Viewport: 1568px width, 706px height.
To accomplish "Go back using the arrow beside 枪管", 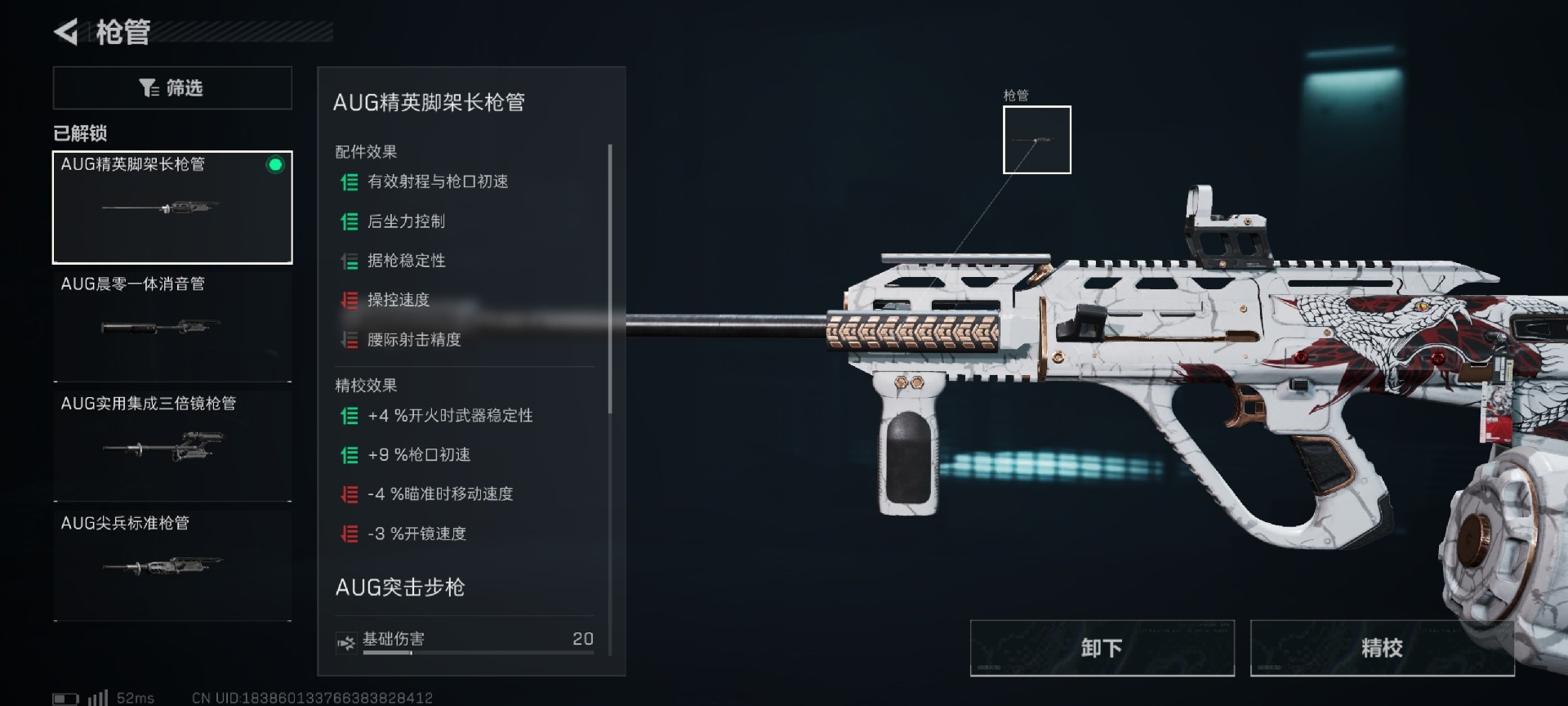I will (x=66, y=33).
